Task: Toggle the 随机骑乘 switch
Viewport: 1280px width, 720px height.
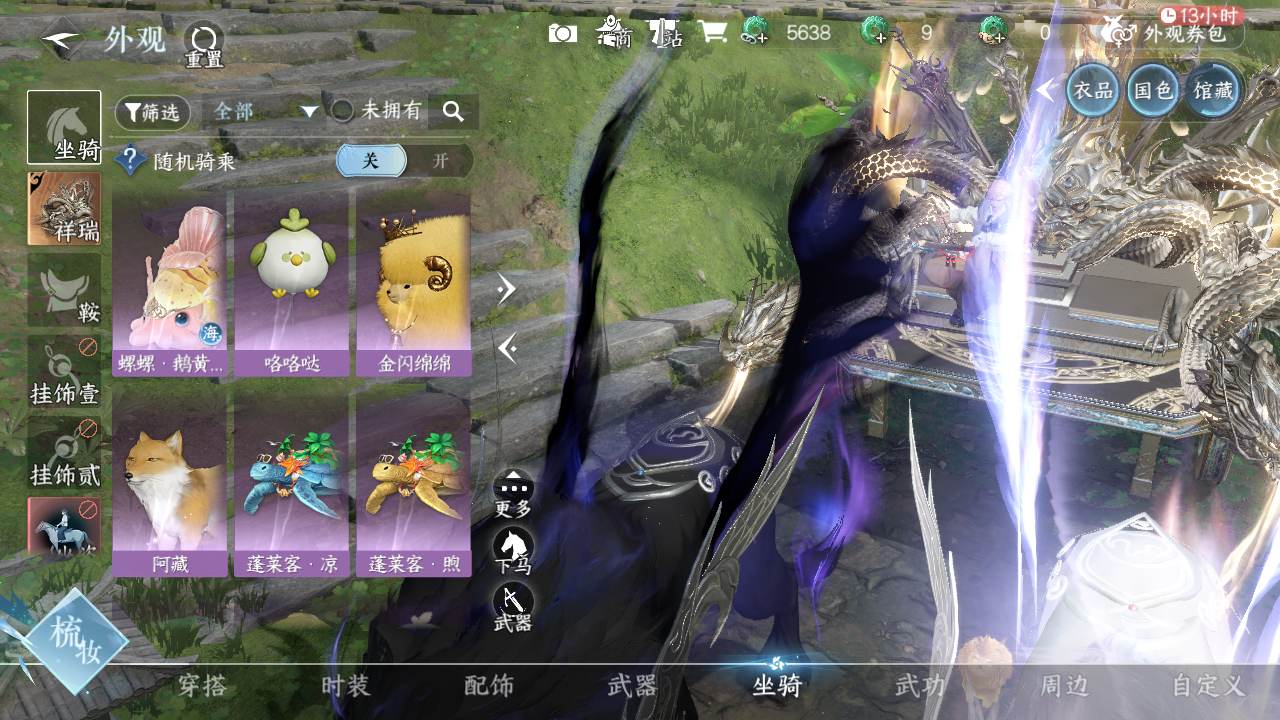Action: [x=404, y=161]
